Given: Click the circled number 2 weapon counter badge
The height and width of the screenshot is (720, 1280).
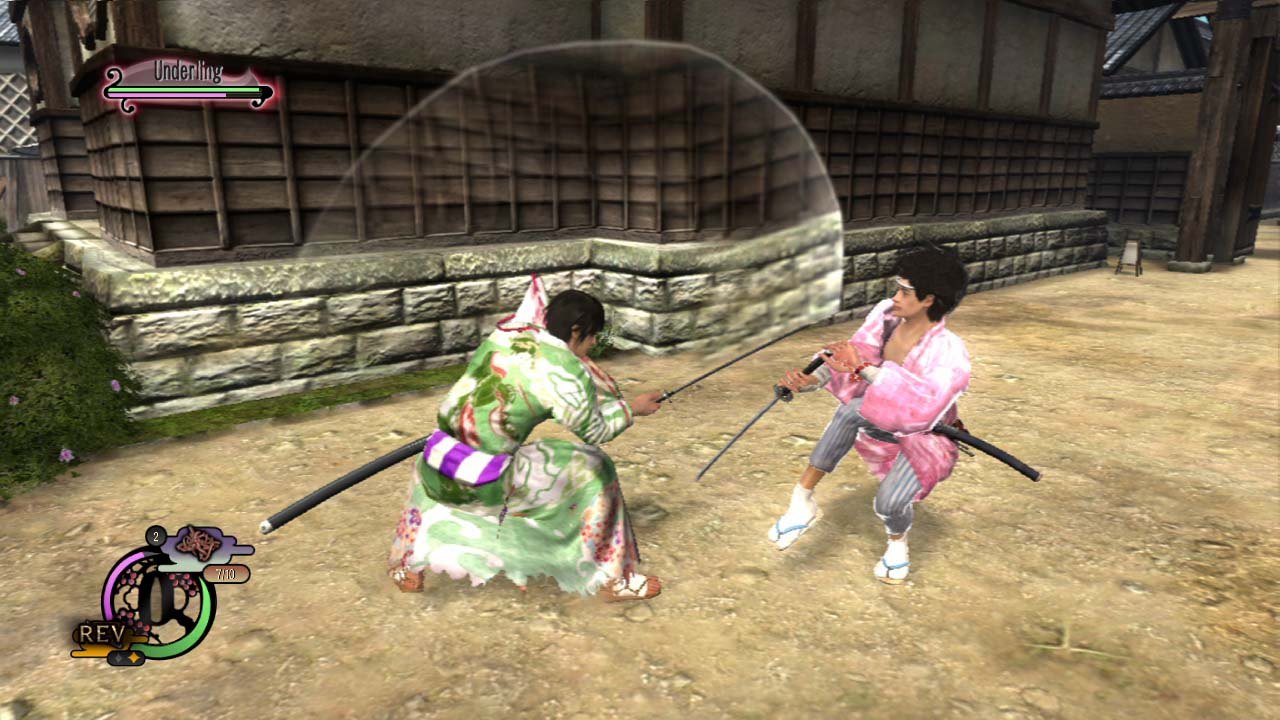Looking at the screenshot, I should pos(155,536).
